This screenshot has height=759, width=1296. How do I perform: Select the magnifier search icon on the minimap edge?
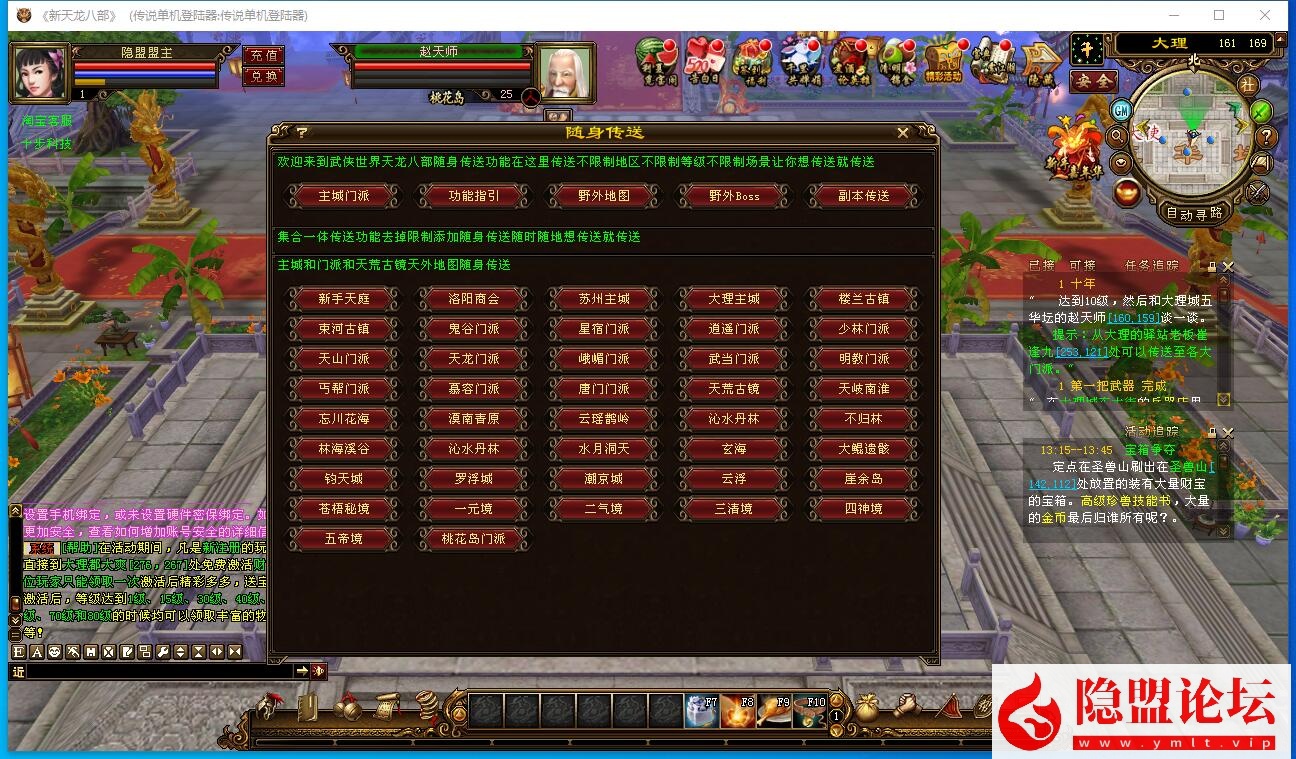1117,137
